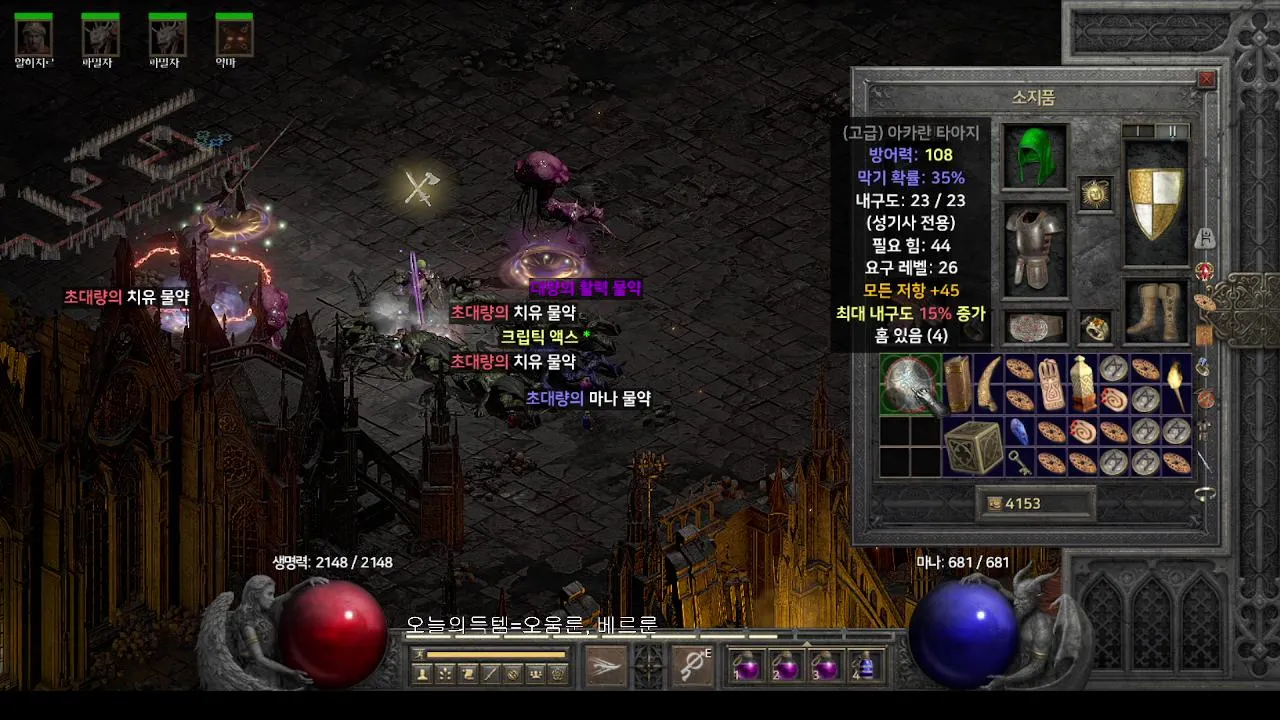1280x720 pixels.
Task: Click the gold amount button
Action: click(1035, 504)
